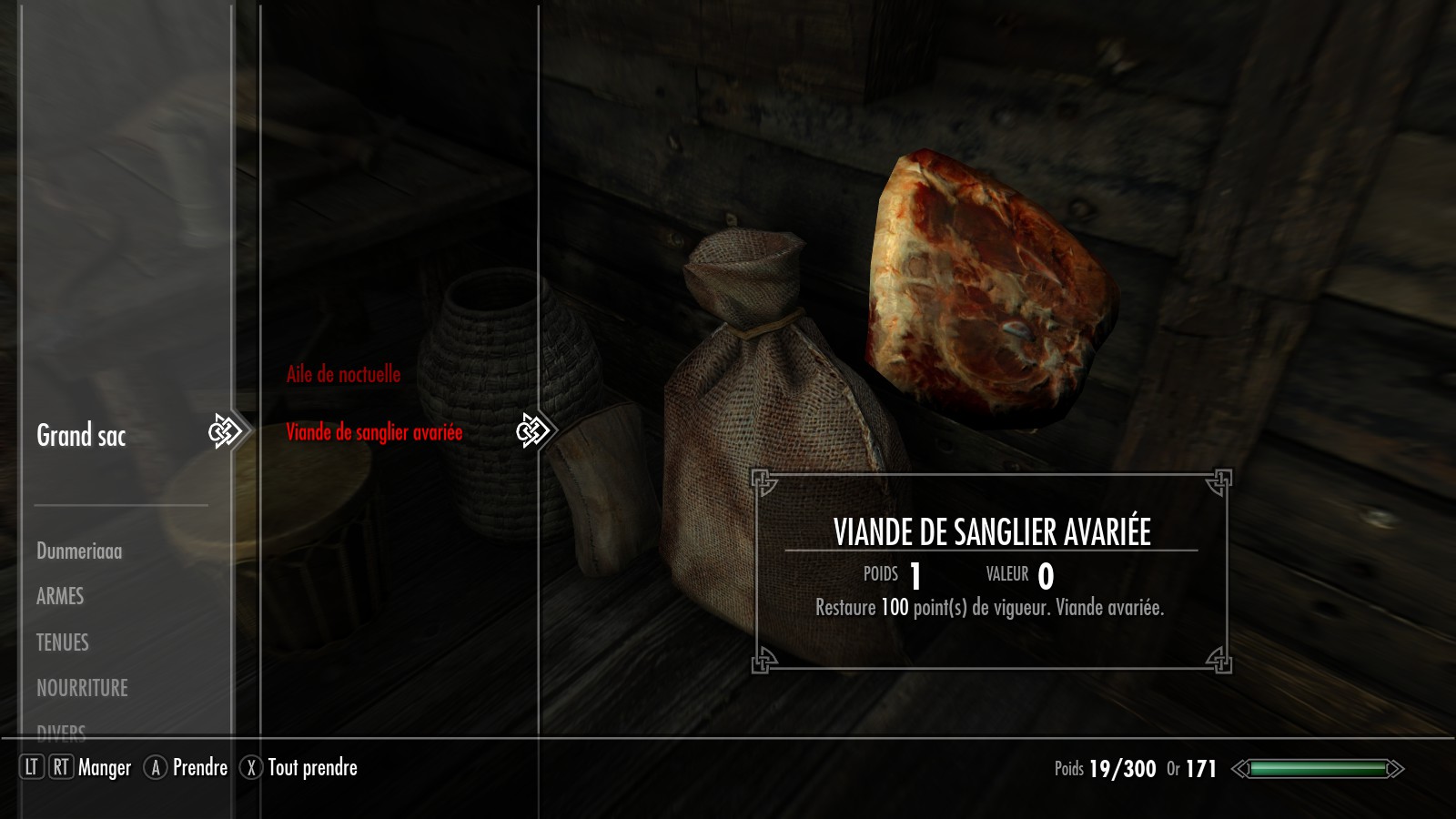Open the ARMES category

pos(60,596)
